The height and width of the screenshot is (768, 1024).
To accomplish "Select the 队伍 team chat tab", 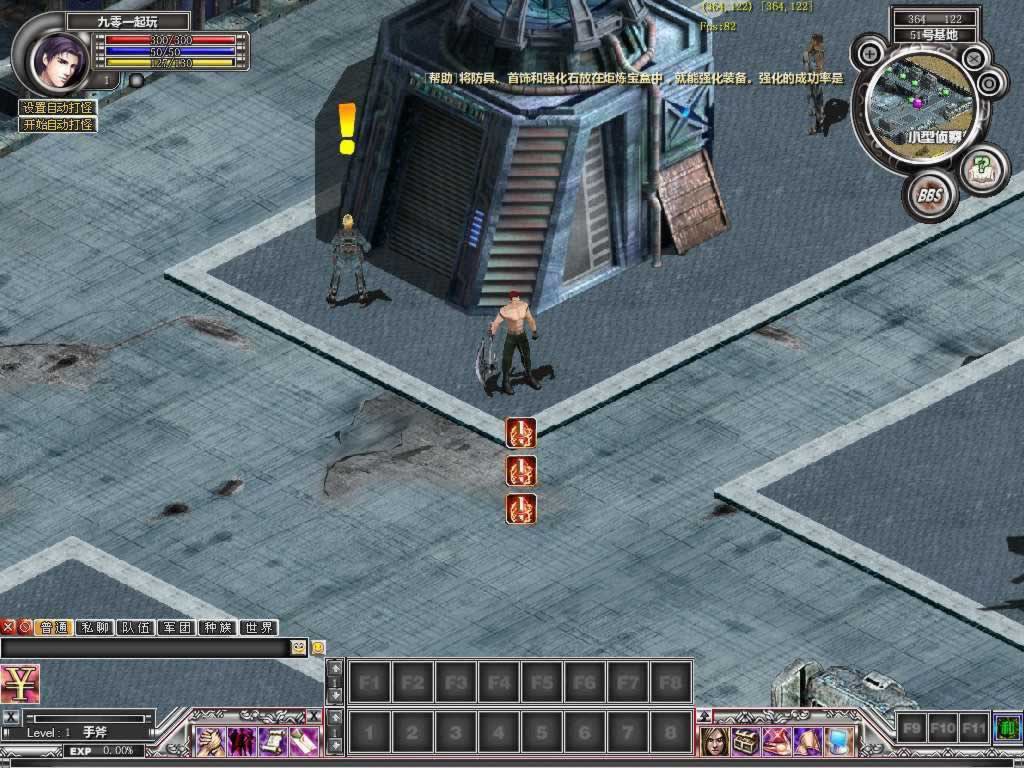I will coord(136,628).
